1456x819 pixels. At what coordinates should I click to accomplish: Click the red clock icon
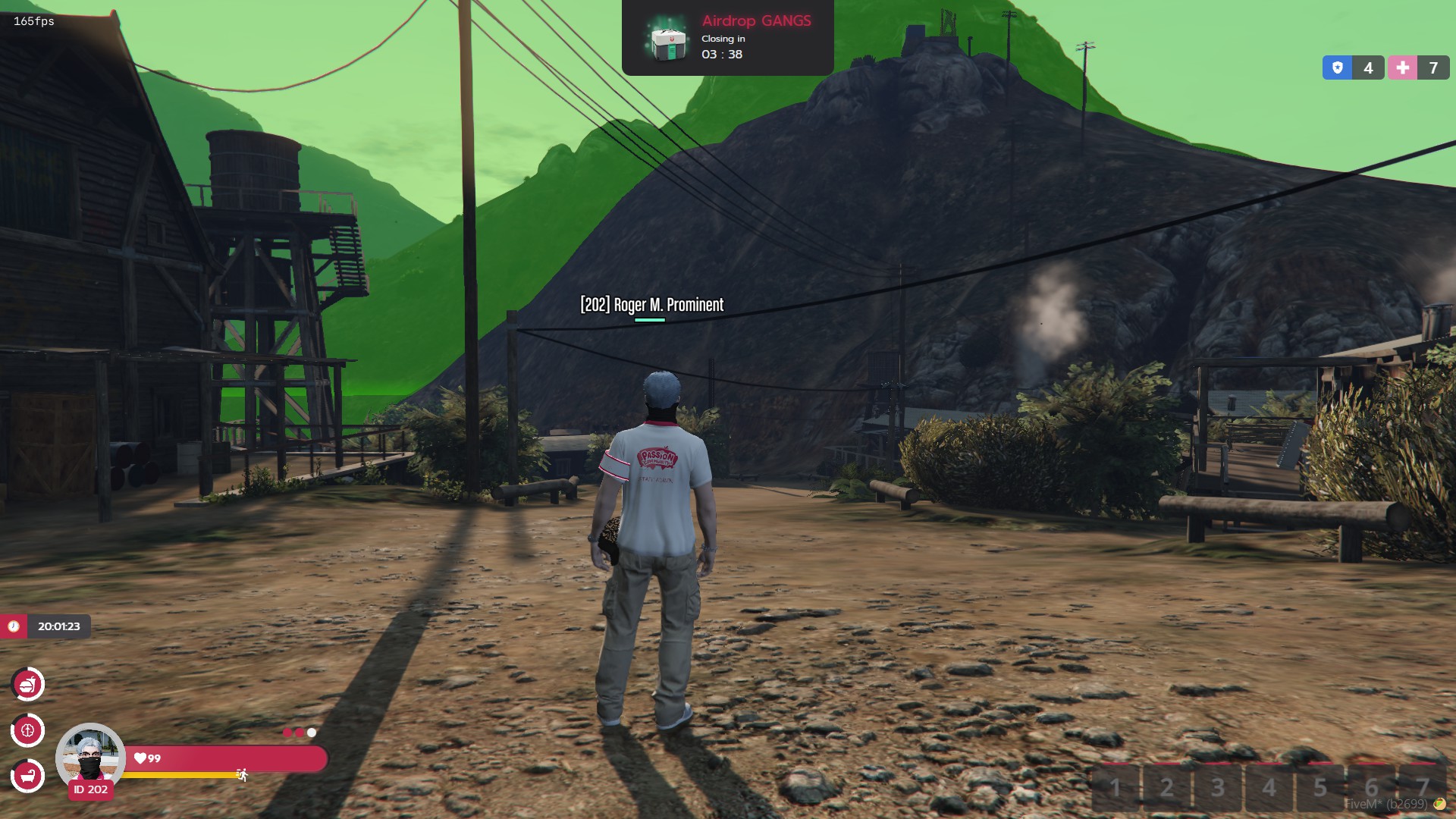[x=14, y=626]
